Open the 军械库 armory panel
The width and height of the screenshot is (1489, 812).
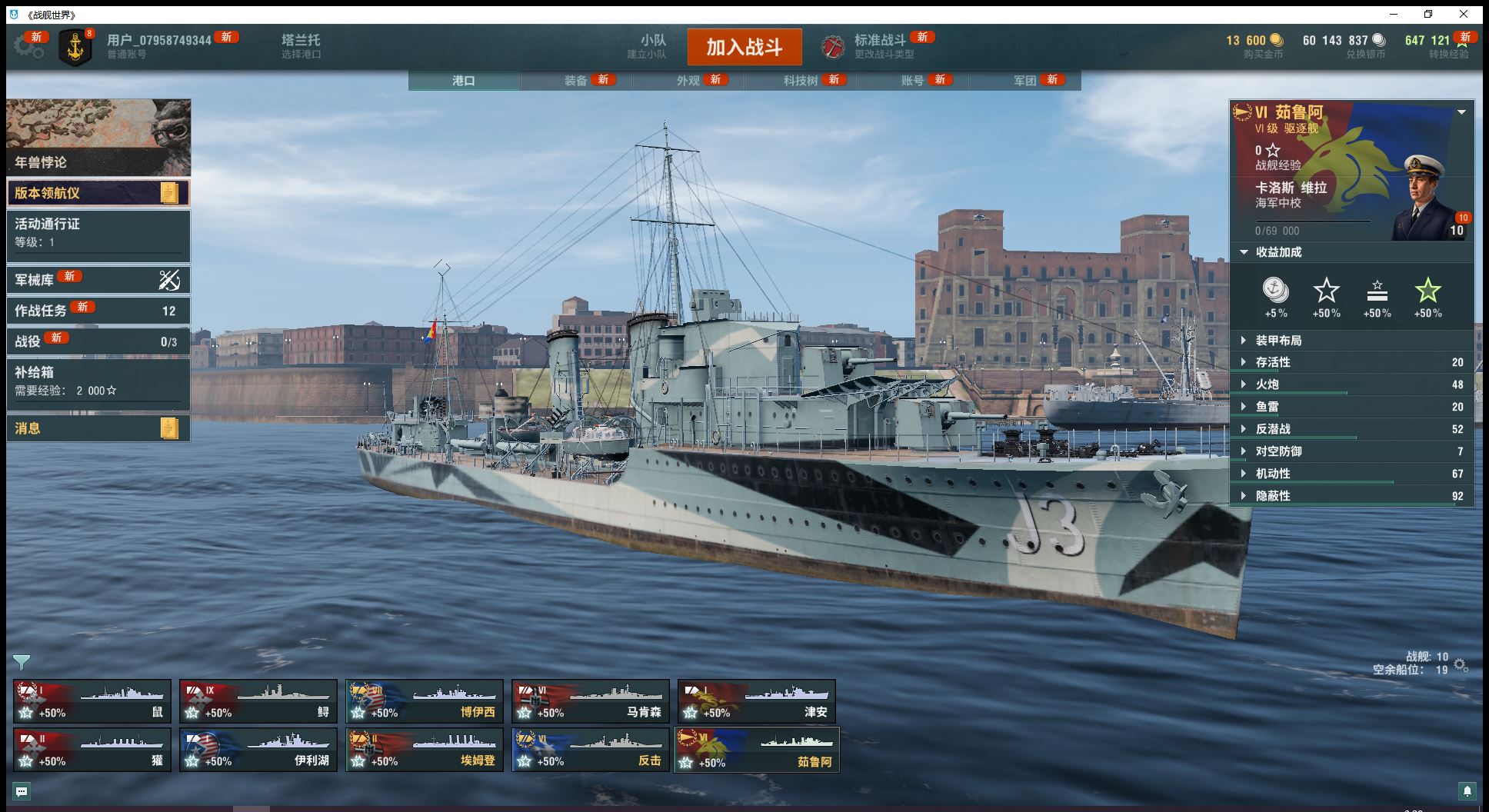[98, 280]
